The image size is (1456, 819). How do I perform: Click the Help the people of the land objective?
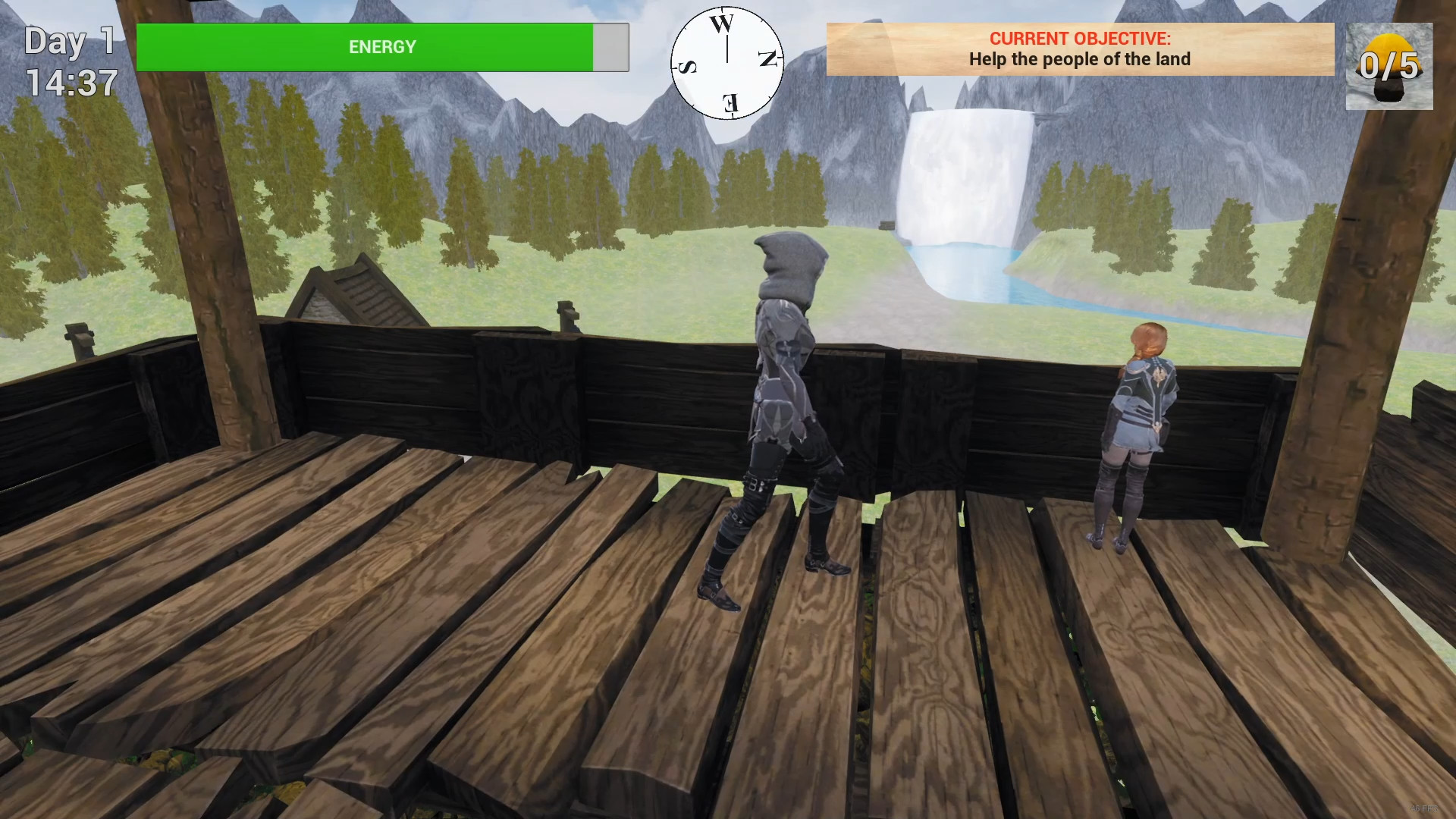[x=1080, y=59]
